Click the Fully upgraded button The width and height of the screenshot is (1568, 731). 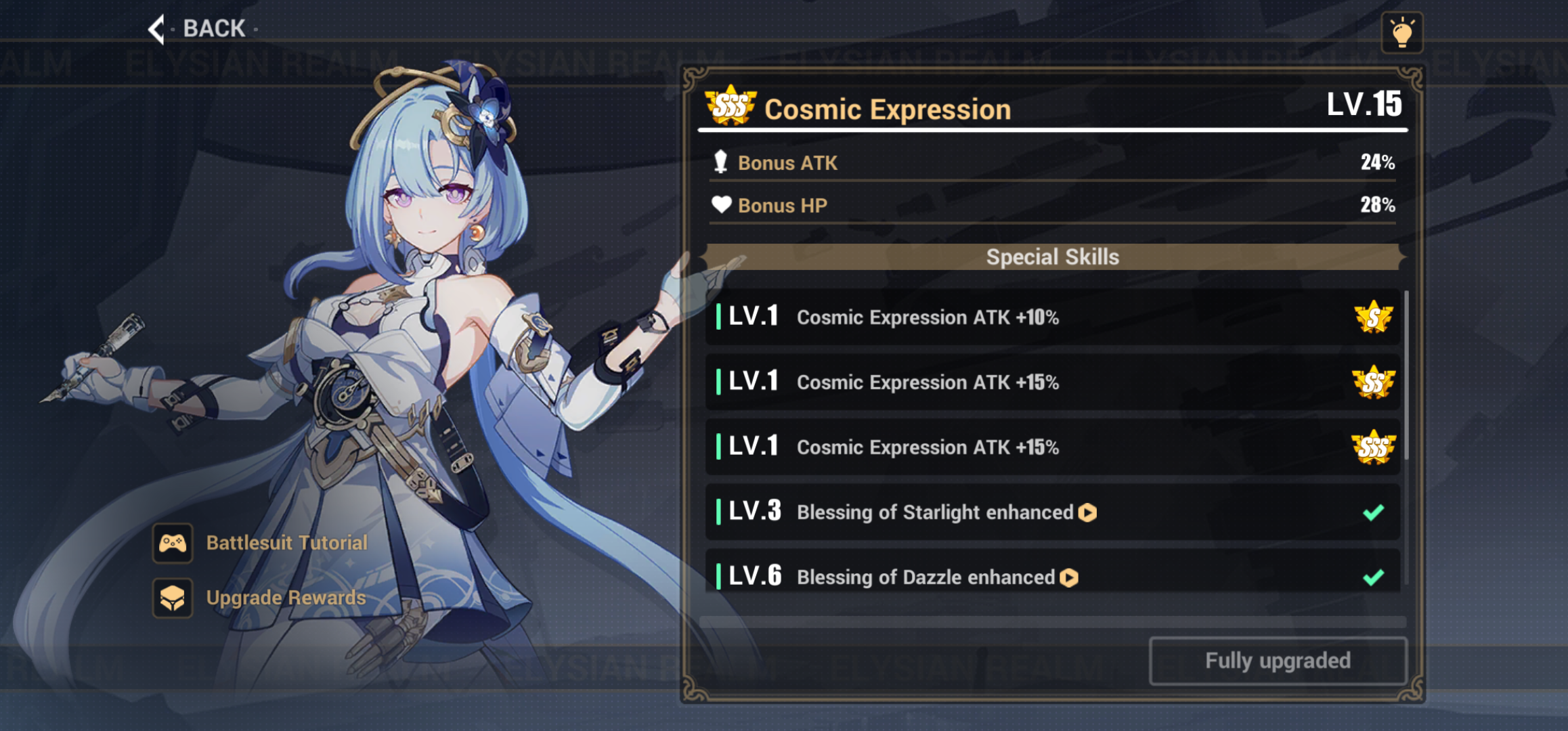(1278, 661)
